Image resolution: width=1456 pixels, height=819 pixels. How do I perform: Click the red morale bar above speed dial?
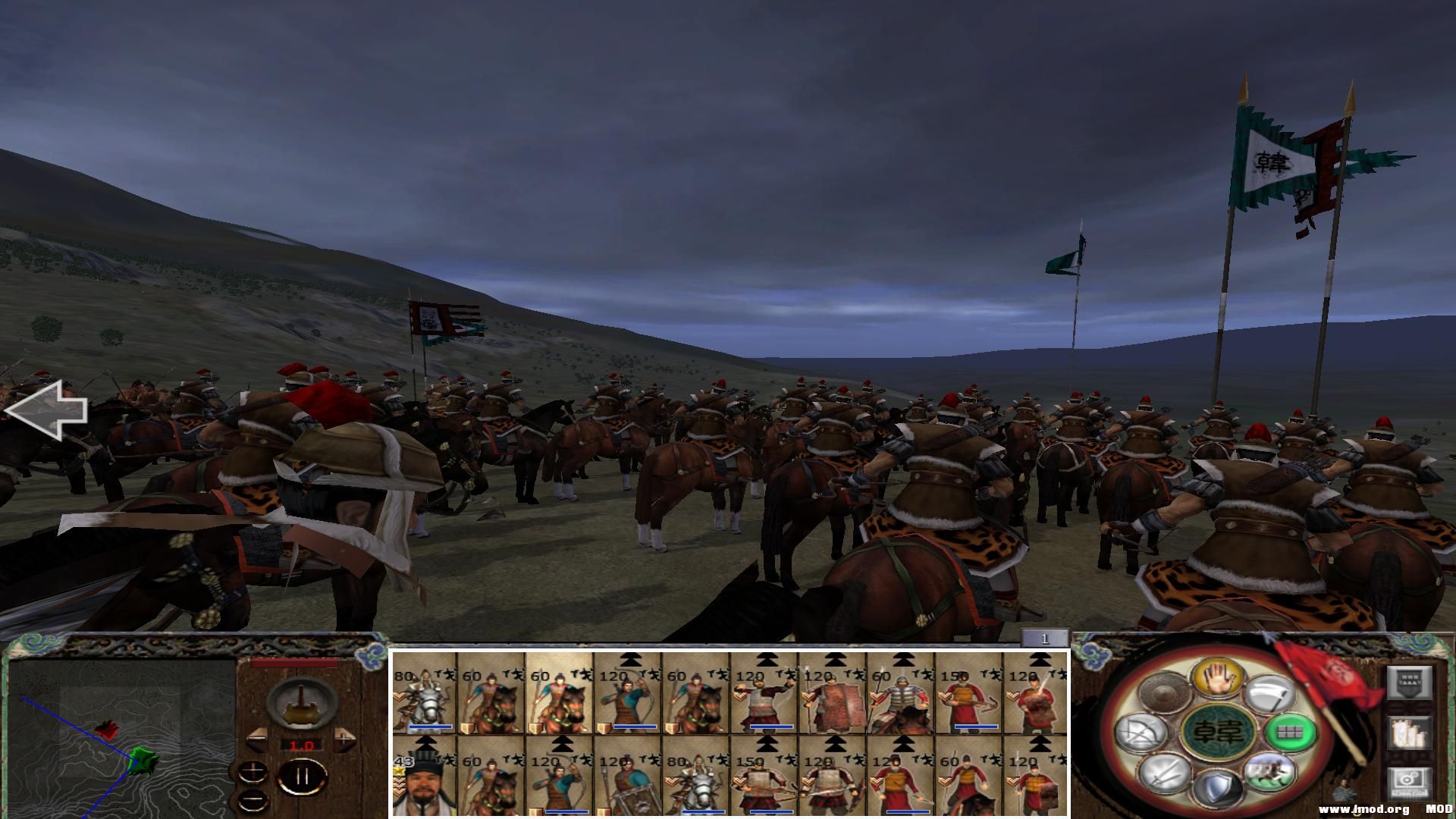tap(293, 663)
